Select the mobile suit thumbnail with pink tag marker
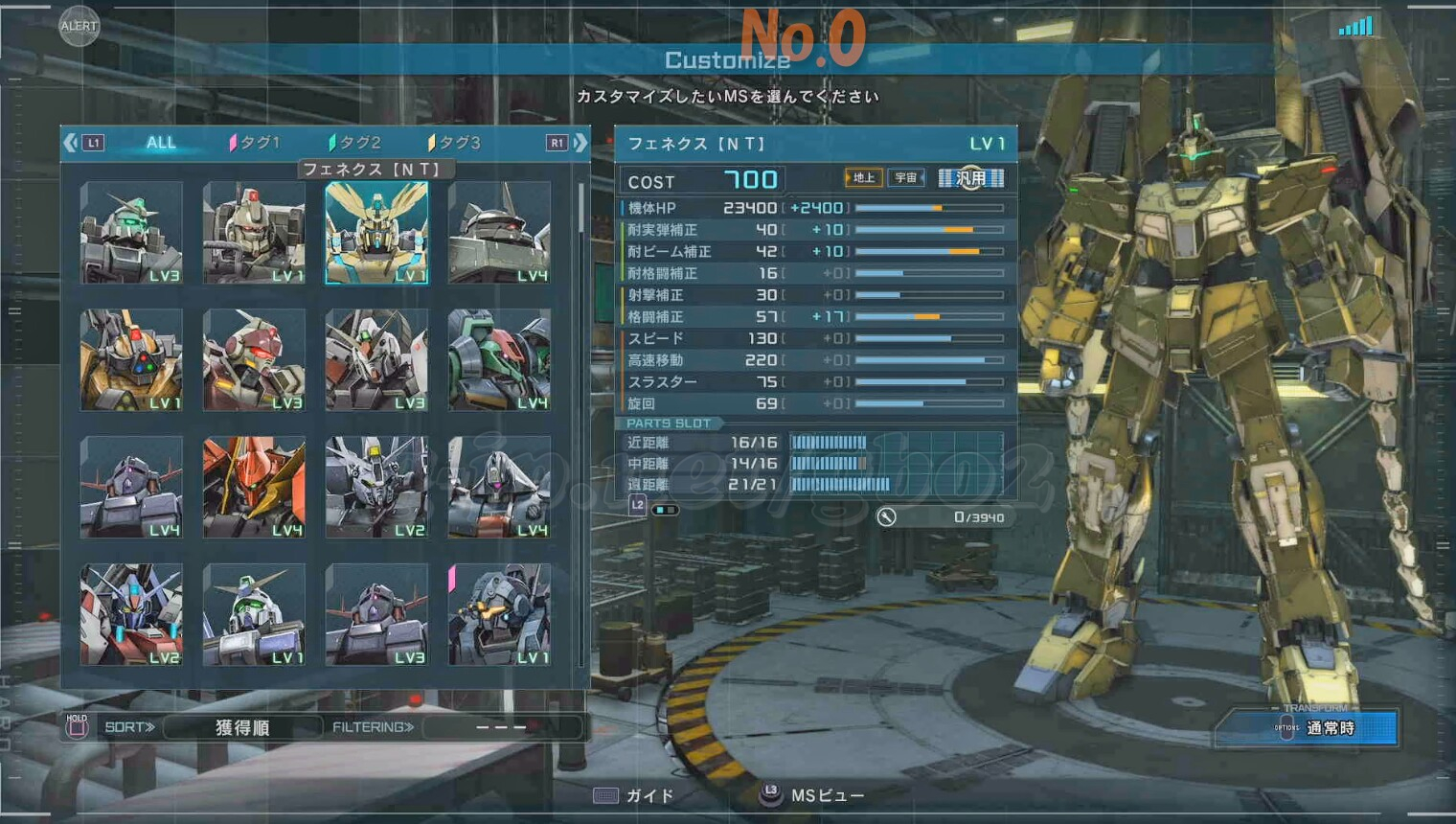 point(499,614)
